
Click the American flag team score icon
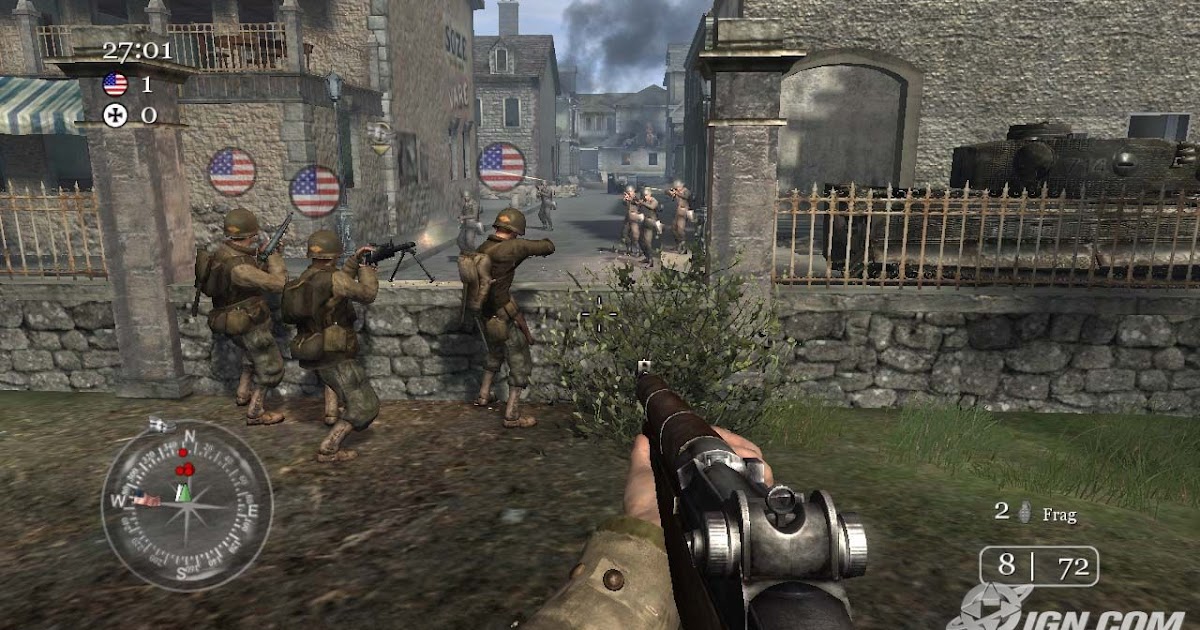115,84
